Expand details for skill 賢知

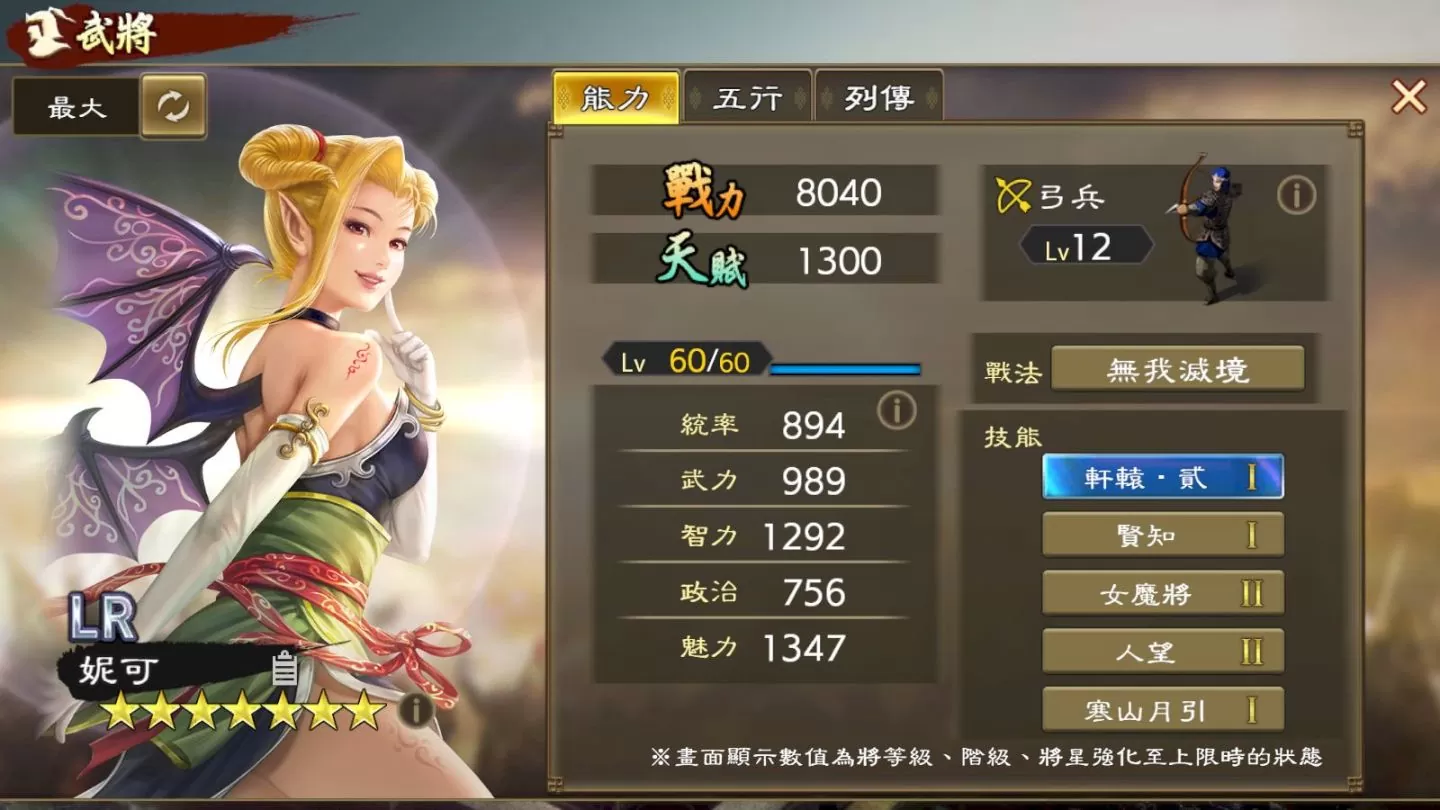coord(1163,535)
